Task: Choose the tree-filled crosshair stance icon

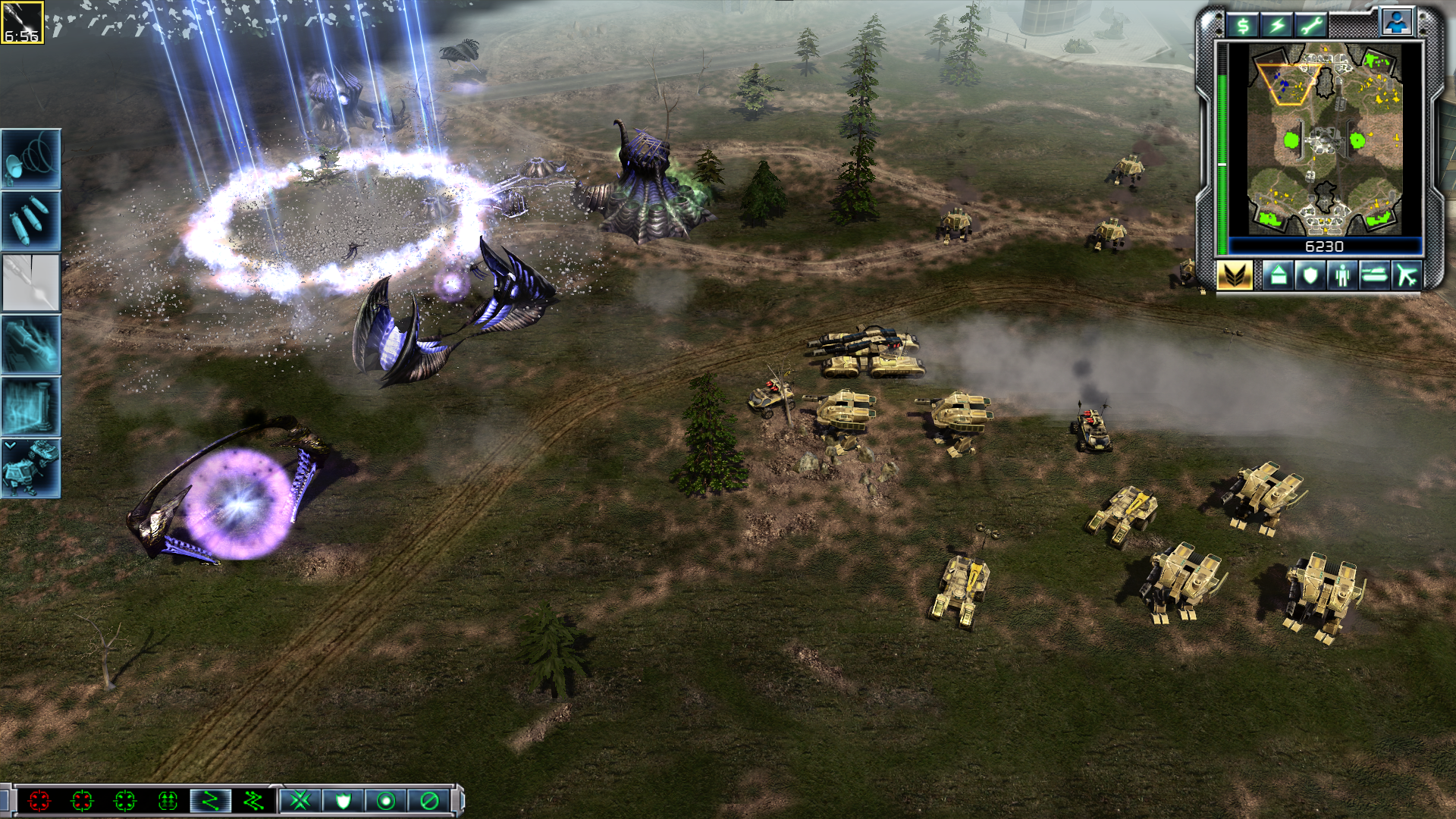Action: [168, 800]
